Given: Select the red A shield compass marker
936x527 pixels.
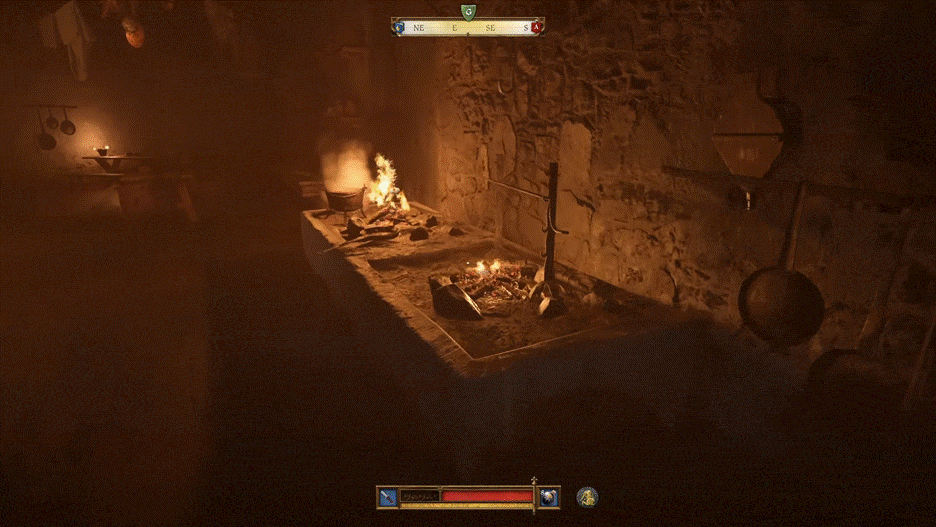Looking at the screenshot, I should pos(536,27).
